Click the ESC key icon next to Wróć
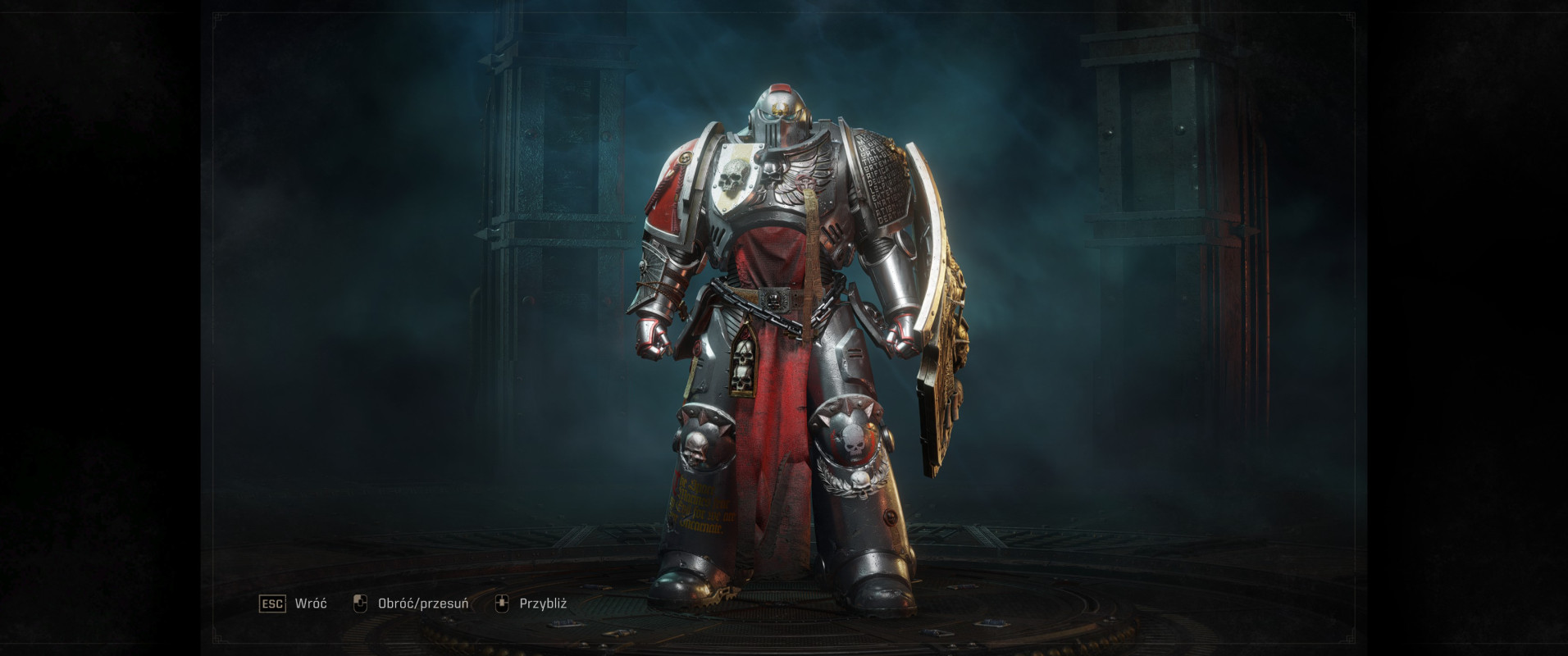 [x=271, y=601]
